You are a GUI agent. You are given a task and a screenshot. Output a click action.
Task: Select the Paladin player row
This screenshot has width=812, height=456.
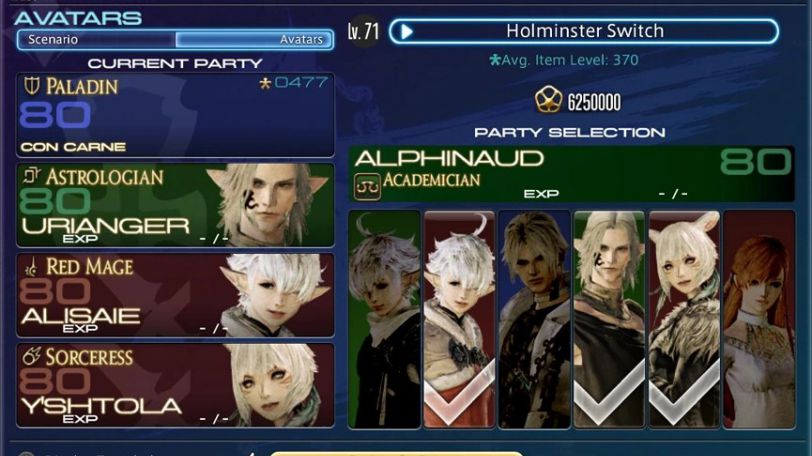tap(174, 114)
